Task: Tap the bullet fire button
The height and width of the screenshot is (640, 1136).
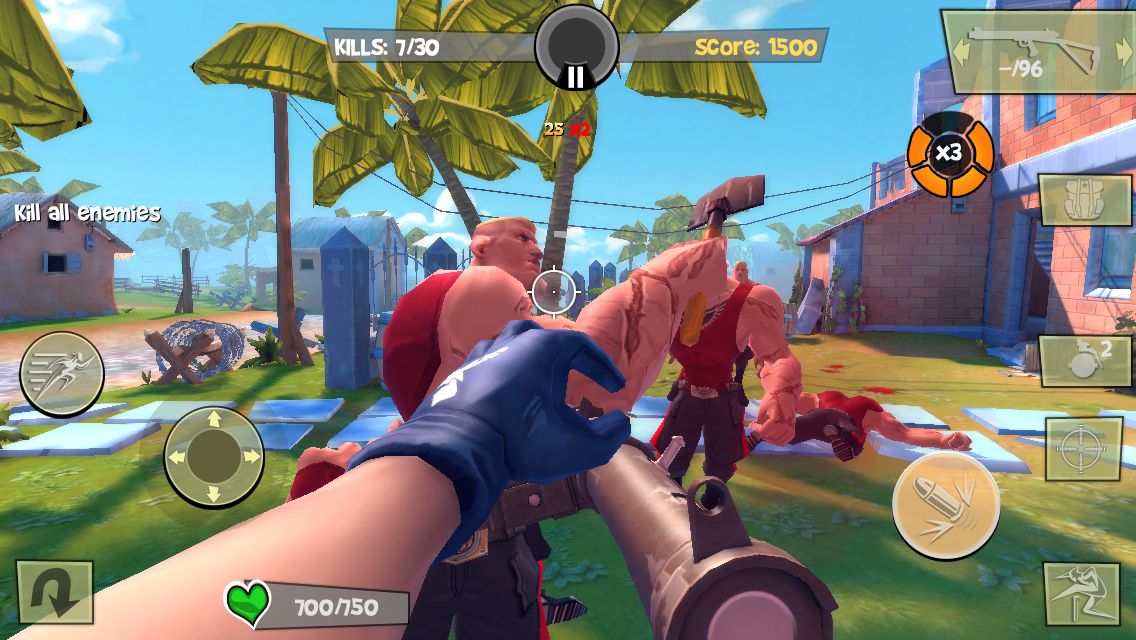Action: pyautogui.click(x=945, y=504)
